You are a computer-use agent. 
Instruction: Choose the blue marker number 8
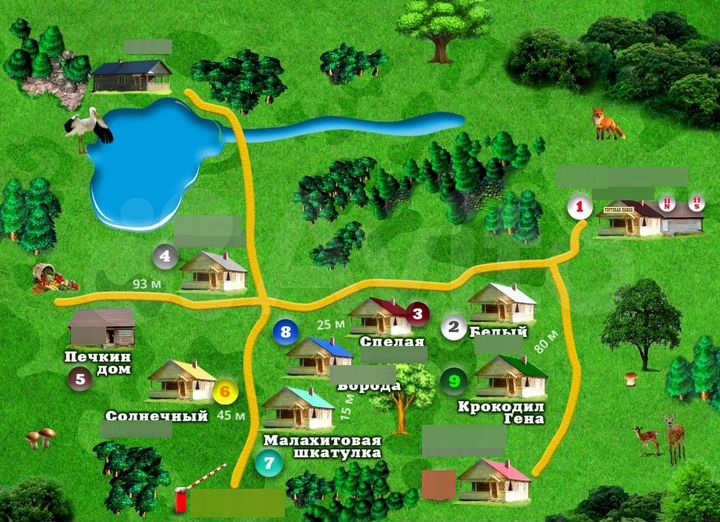pos(285,331)
